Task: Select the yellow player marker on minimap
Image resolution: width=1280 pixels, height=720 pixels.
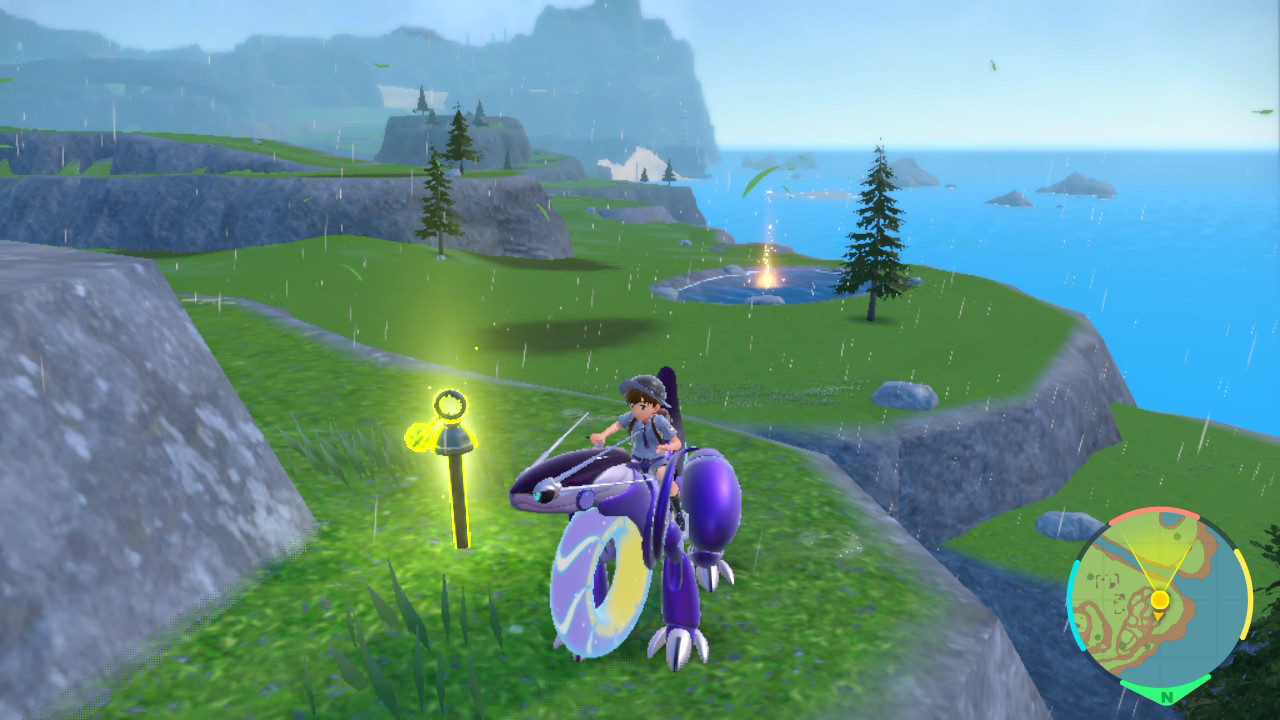Action: 1160,600
